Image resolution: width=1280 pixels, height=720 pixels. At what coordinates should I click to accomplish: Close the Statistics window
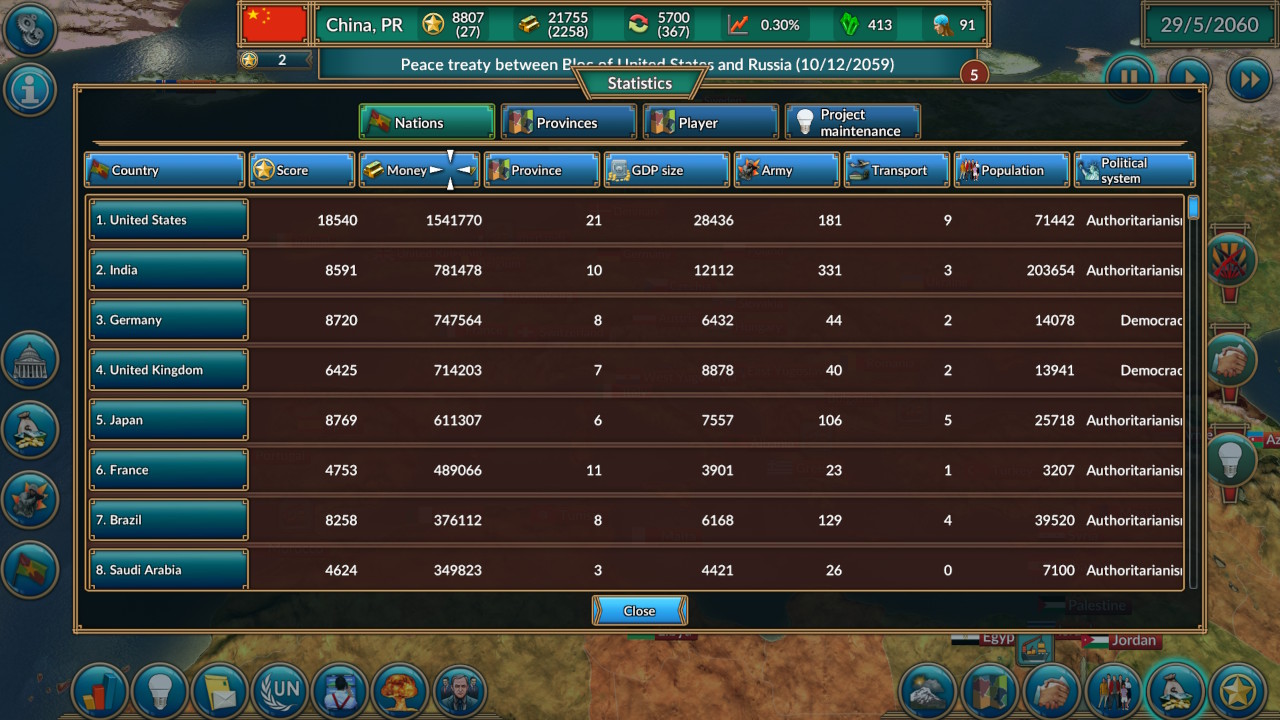click(639, 610)
